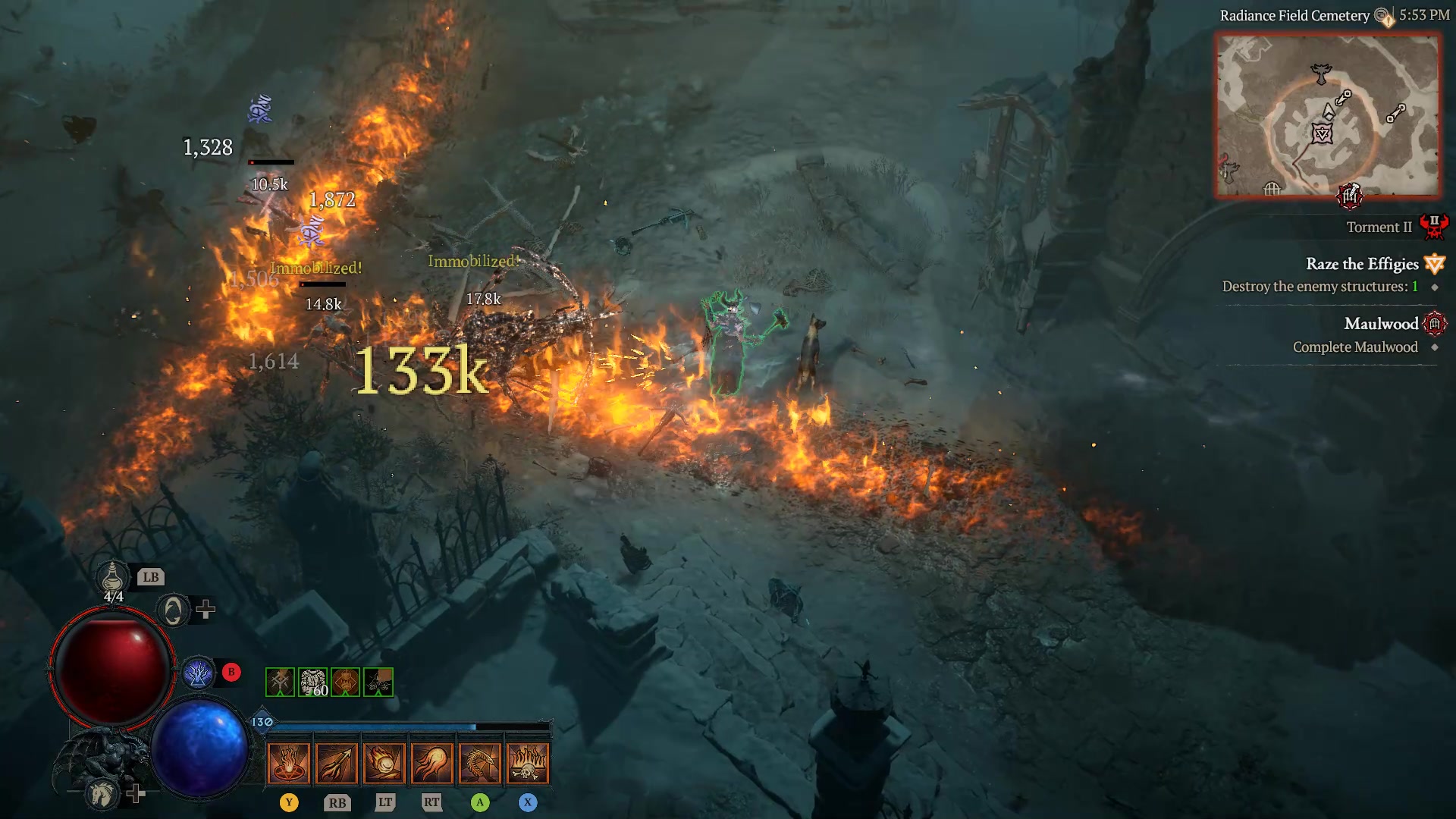The image size is (1456, 819).
Task: Select the Inferno skill on the action bar
Action: 289,762
